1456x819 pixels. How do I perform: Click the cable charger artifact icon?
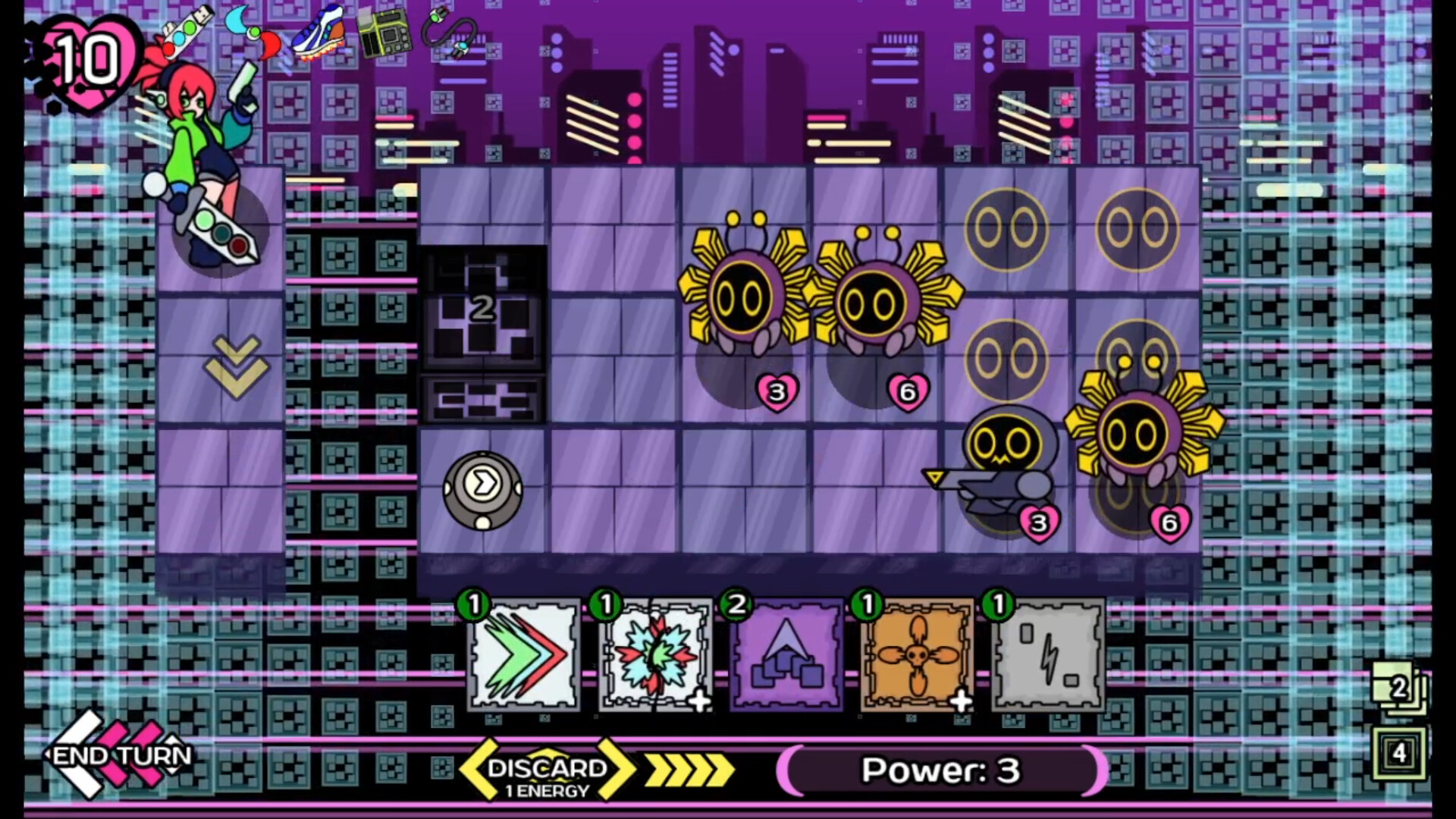450,30
